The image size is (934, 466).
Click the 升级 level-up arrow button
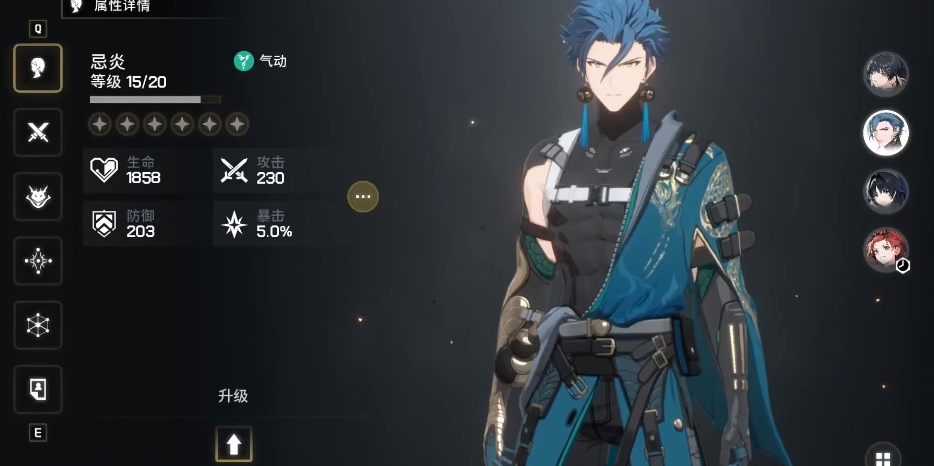234,444
